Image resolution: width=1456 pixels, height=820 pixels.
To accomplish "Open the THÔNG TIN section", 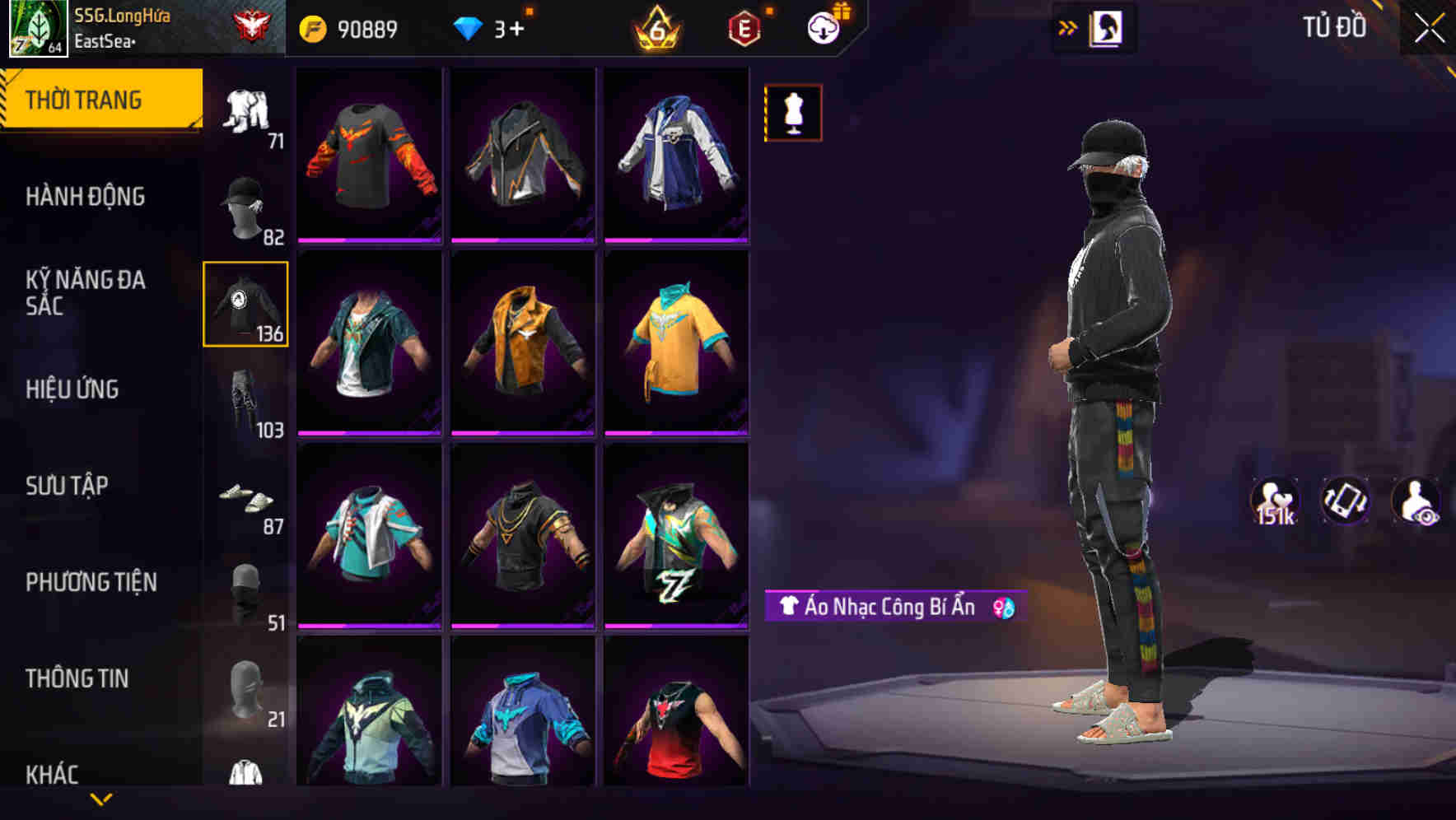I will pyautogui.click(x=77, y=677).
